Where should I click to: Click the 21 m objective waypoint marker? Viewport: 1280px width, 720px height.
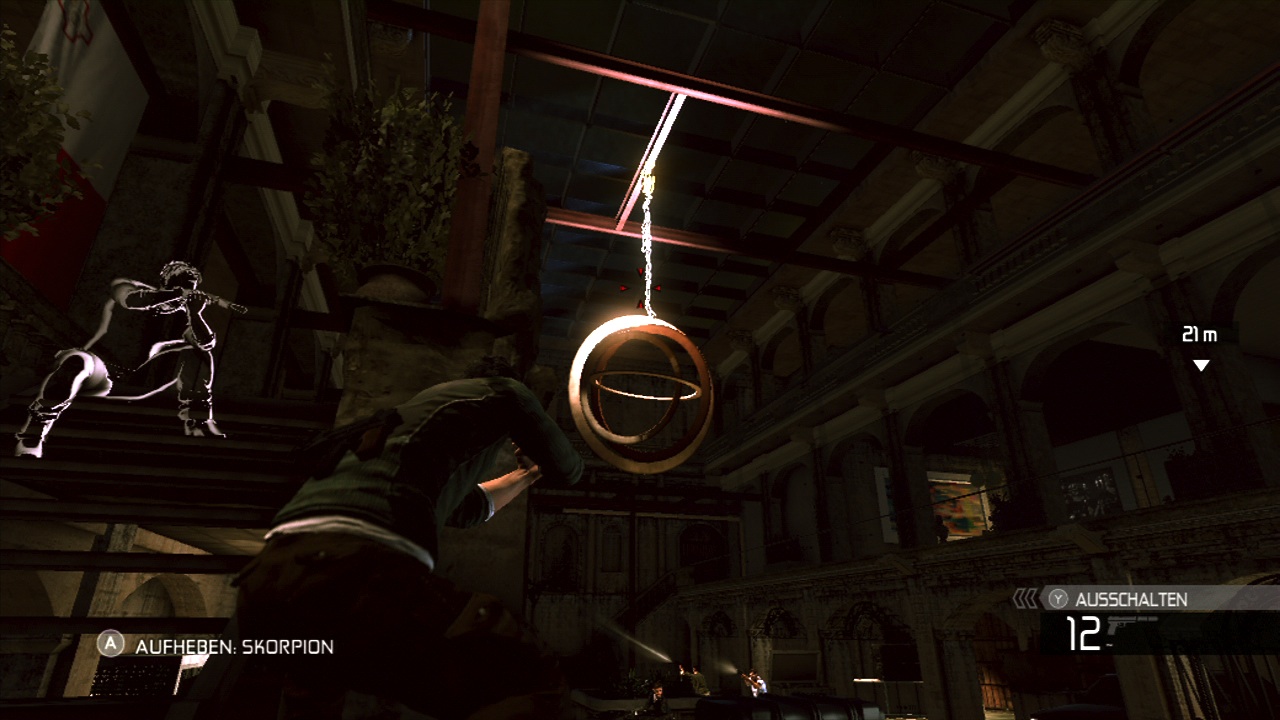(x=1201, y=364)
